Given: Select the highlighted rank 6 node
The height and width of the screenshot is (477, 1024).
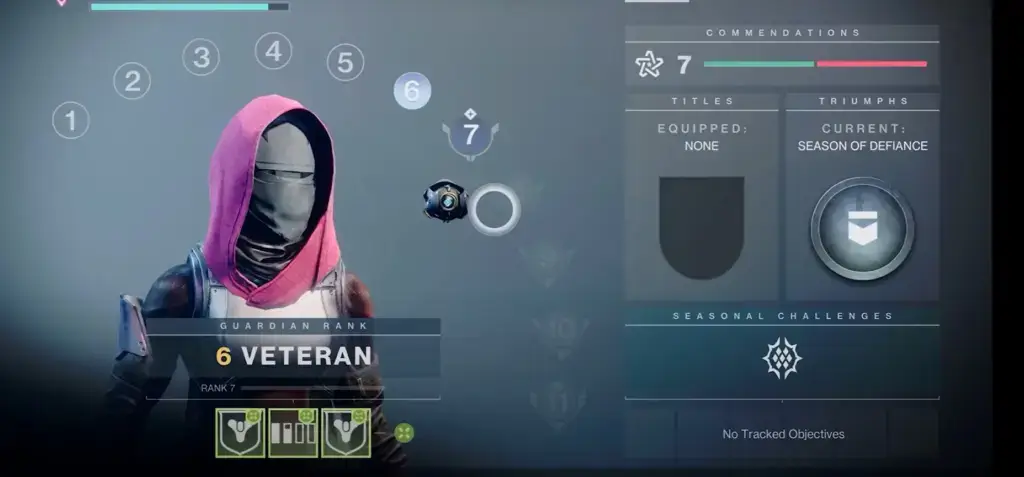Looking at the screenshot, I should click(412, 91).
